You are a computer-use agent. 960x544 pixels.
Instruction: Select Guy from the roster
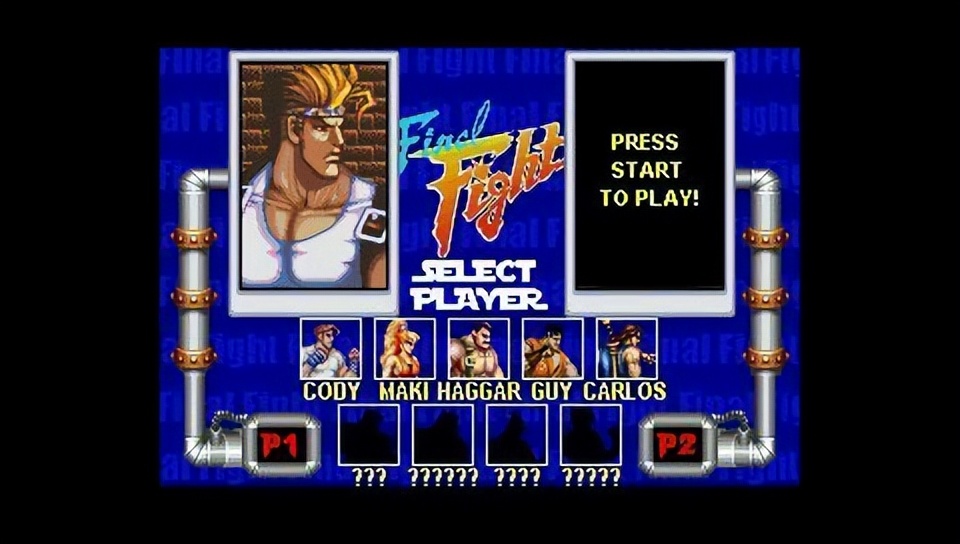[x=553, y=348]
